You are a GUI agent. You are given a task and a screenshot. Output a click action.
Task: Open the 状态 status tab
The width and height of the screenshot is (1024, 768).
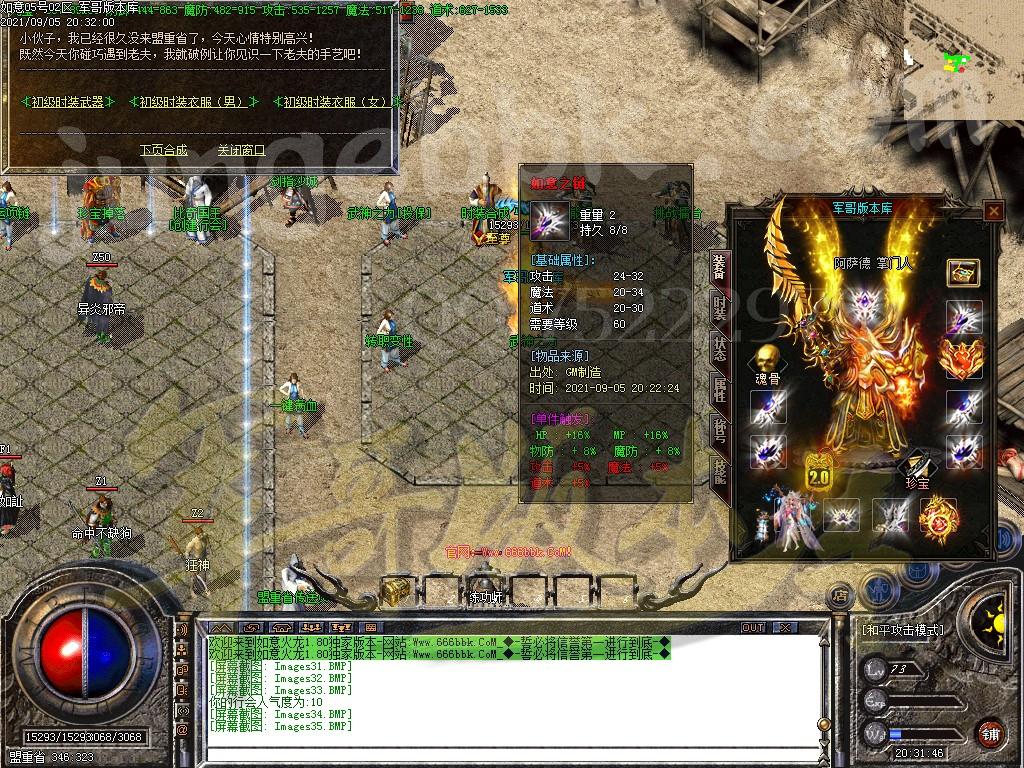click(719, 350)
